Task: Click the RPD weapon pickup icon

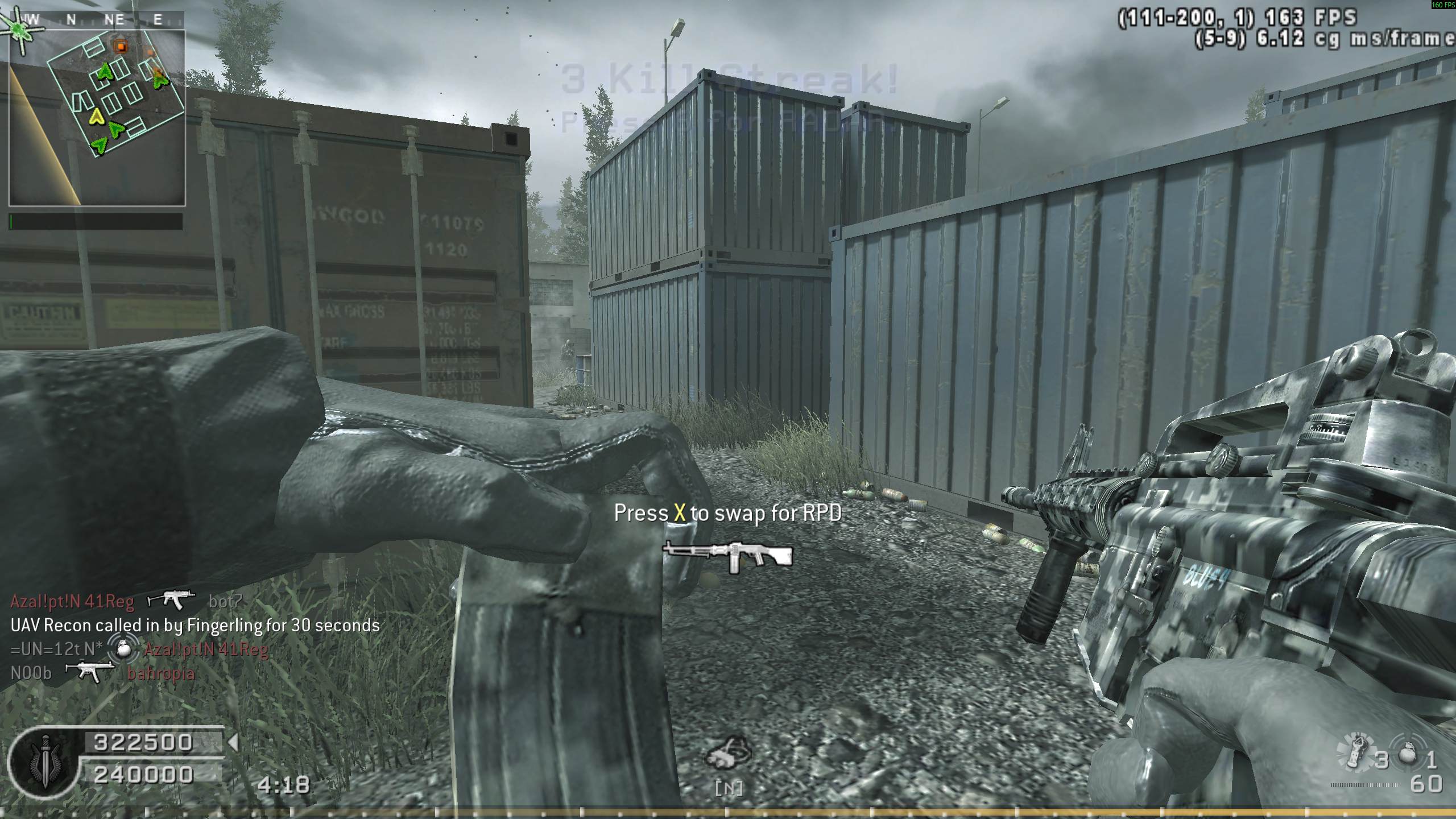Action: coord(728,556)
